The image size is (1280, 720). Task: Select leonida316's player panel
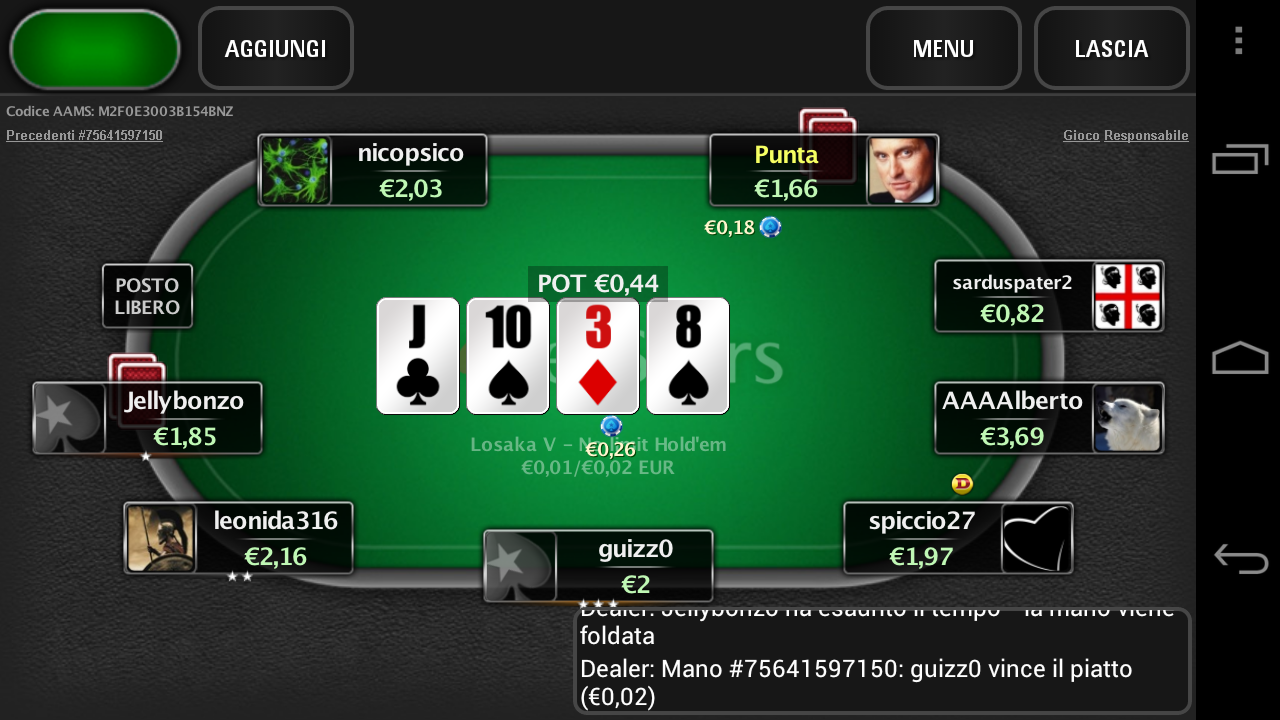239,538
